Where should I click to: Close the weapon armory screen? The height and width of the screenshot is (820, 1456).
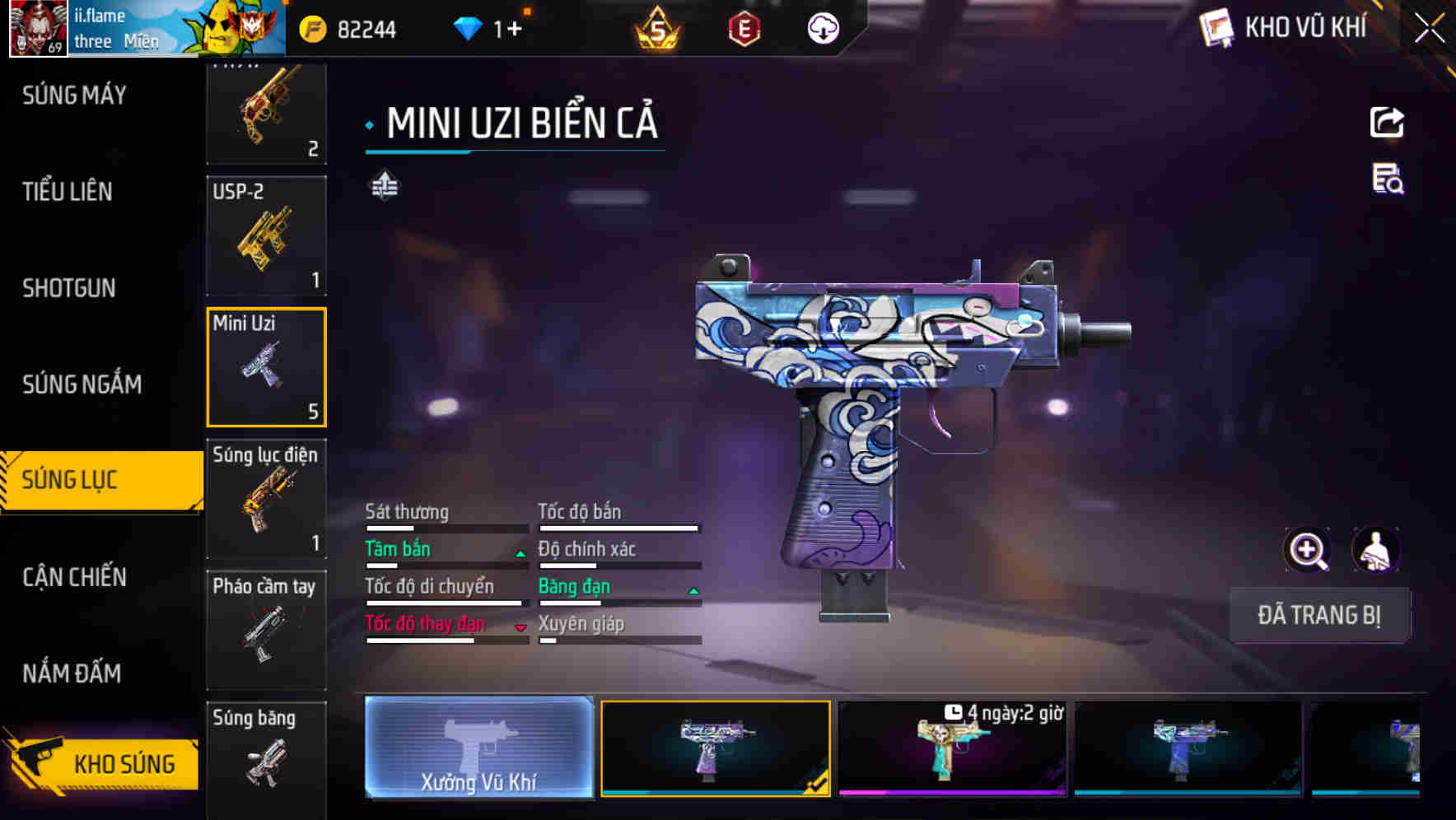[x=1429, y=28]
